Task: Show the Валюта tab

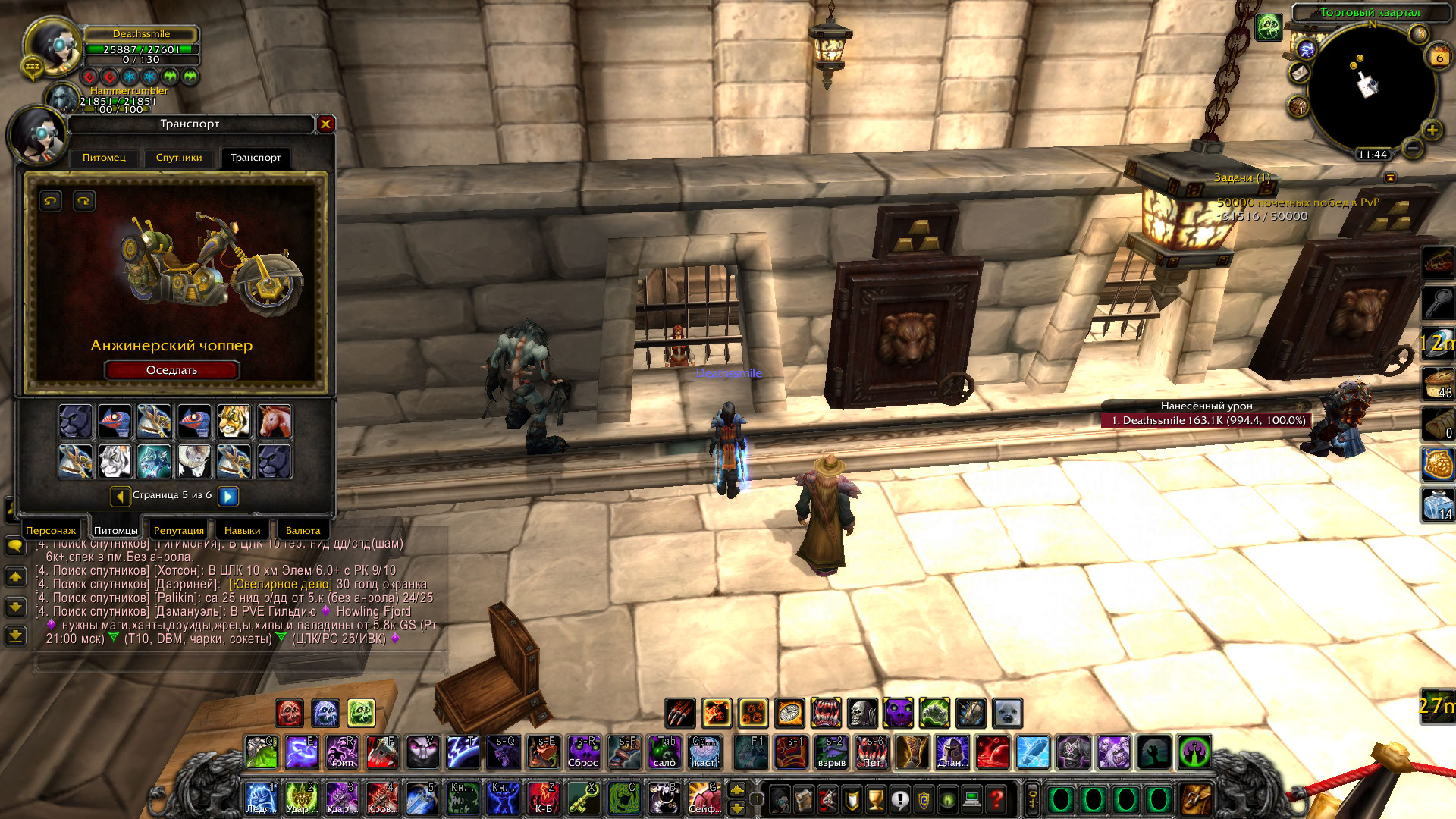Action: coord(303,530)
